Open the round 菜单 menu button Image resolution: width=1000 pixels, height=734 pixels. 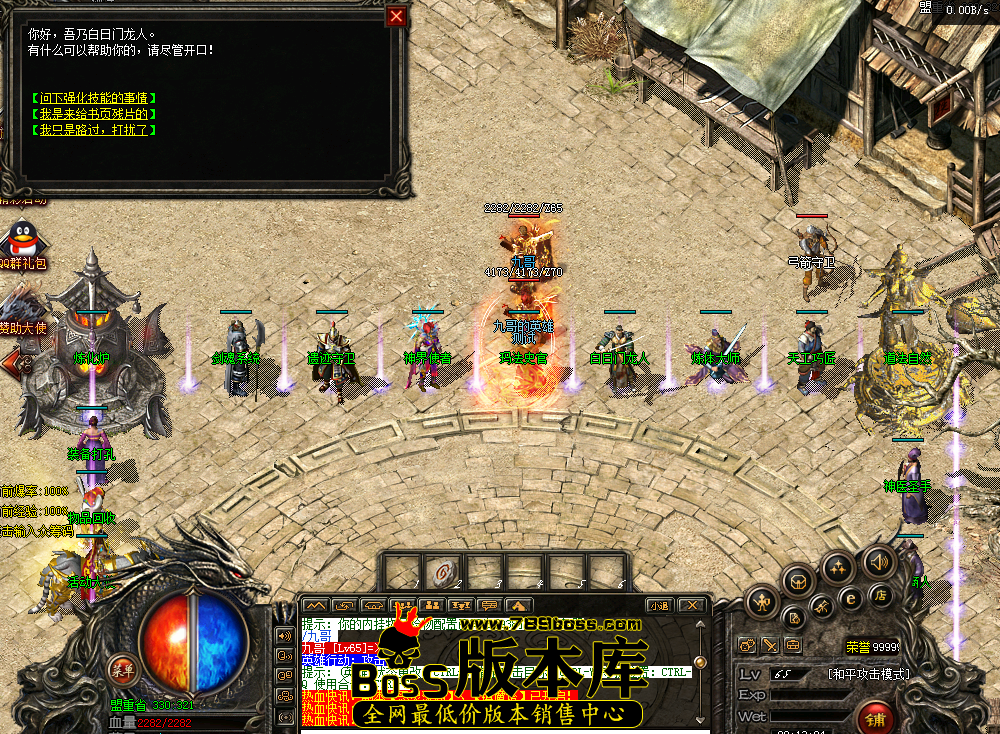(123, 669)
